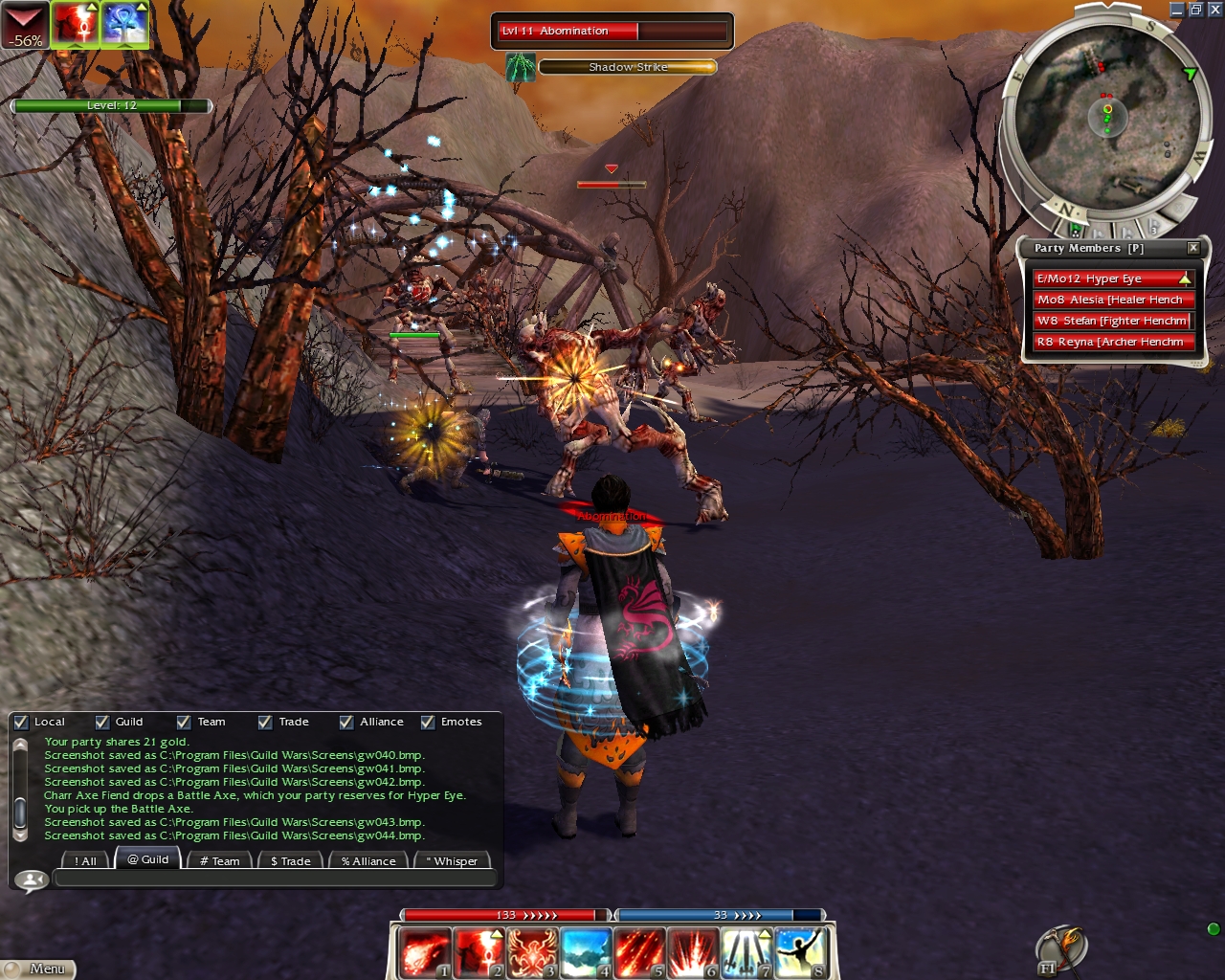Trigger the fiery rain skill in slot 5
The height and width of the screenshot is (980, 1225).
click(639, 952)
